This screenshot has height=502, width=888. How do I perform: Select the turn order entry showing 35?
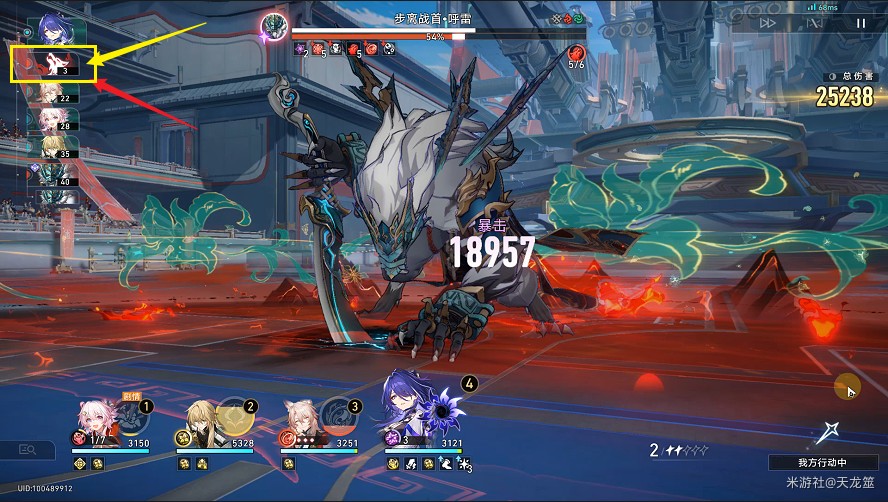pyautogui.click(x=52, y=148)
